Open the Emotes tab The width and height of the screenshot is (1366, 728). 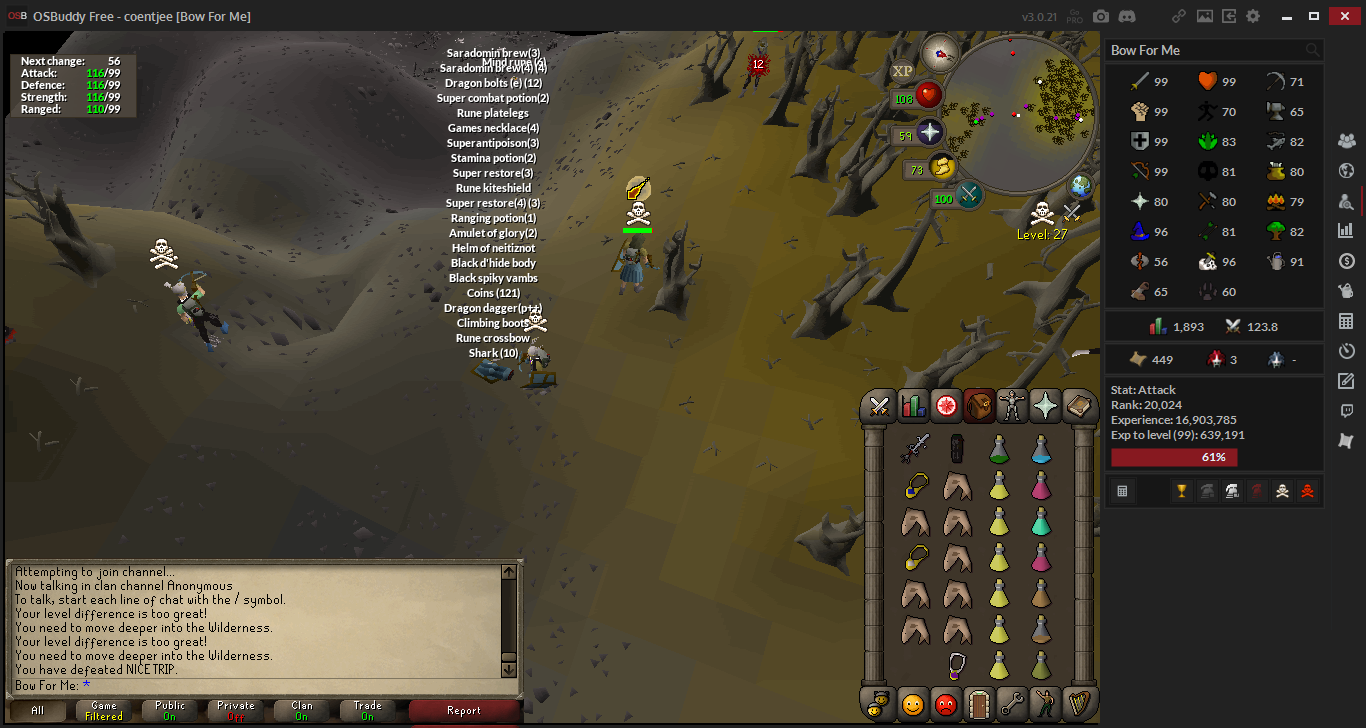click(x=1045, y=704)
